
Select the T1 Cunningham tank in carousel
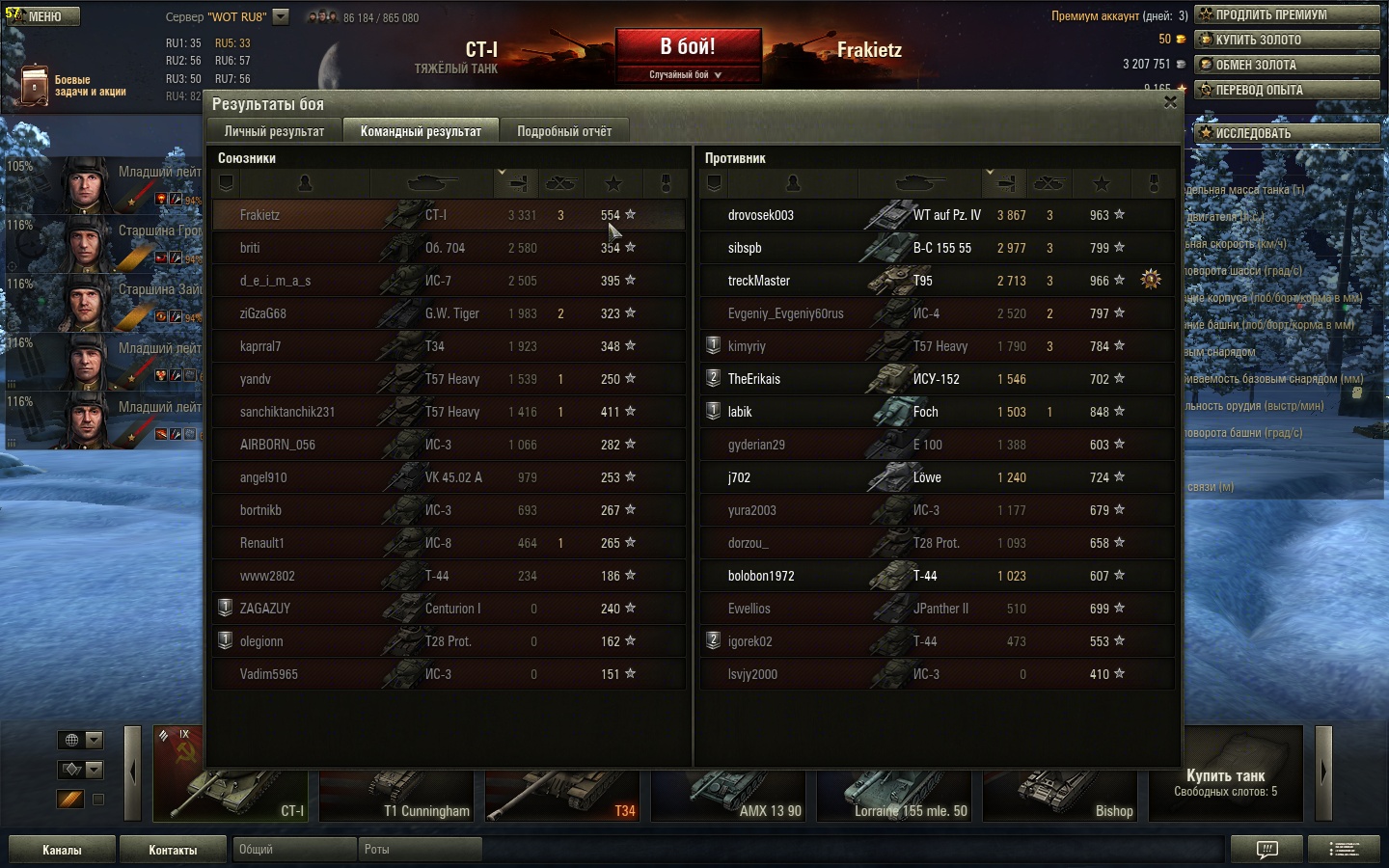tap(397, 796)
